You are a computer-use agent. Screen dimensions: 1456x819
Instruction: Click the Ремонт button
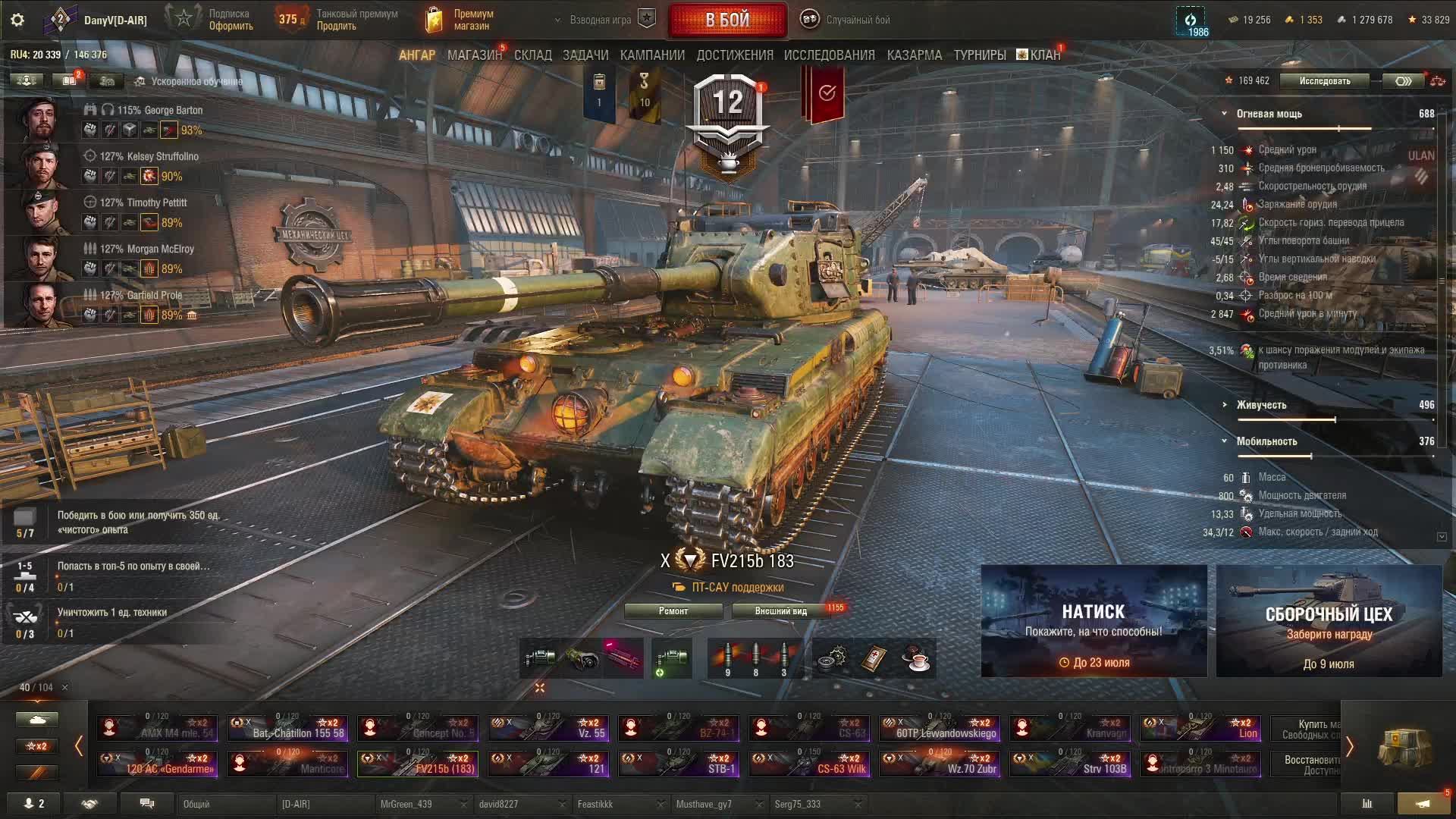(673, 611)
